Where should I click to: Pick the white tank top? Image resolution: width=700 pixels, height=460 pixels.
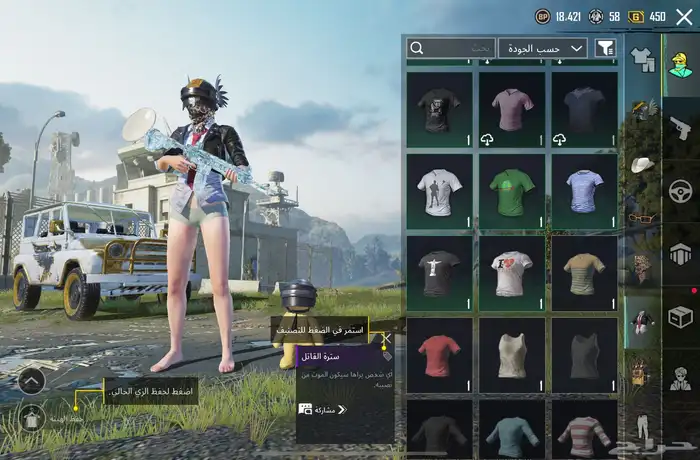click(x=513, y=354)
